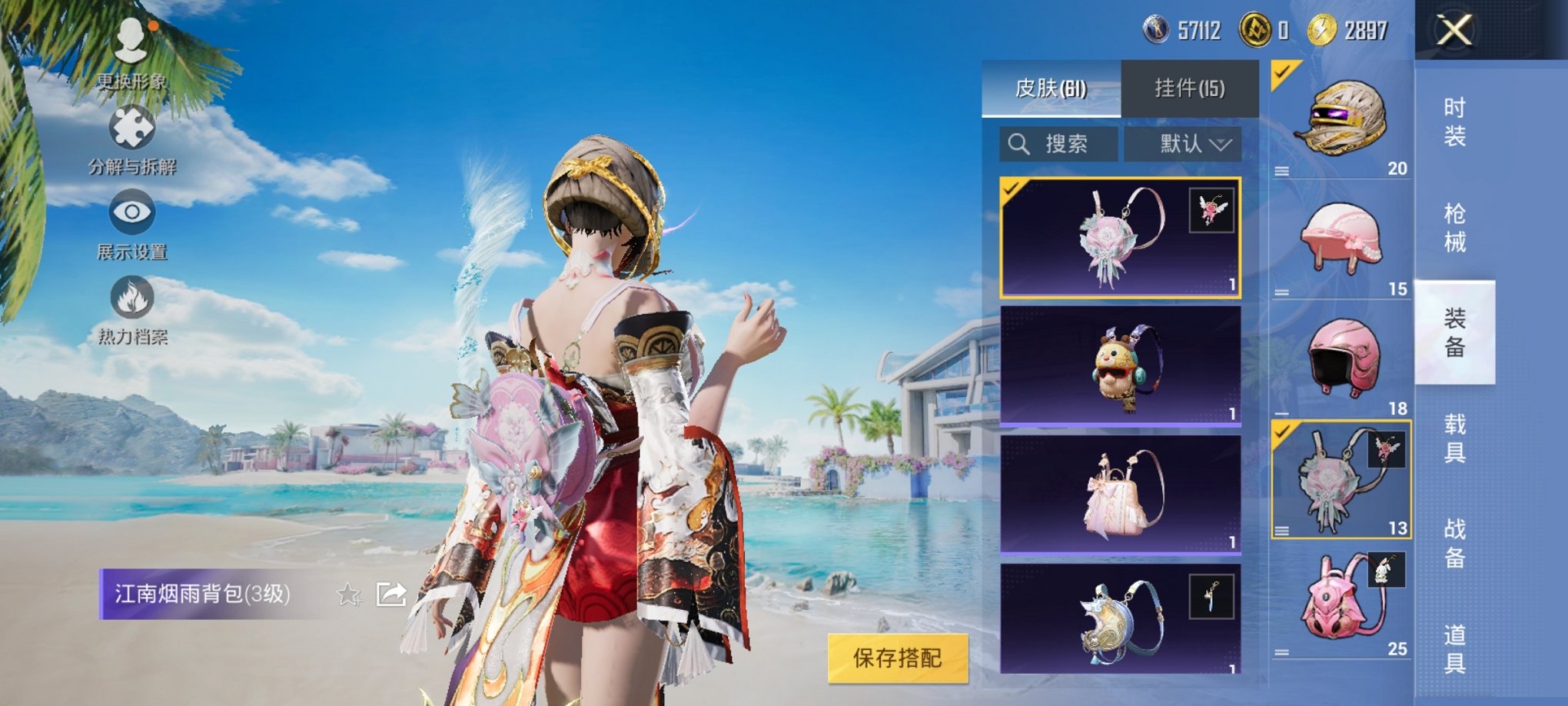Switch to the 挂件(15) tab
The width and height of the screenshot is (1568, 706).
click(x=1188, y=85)
